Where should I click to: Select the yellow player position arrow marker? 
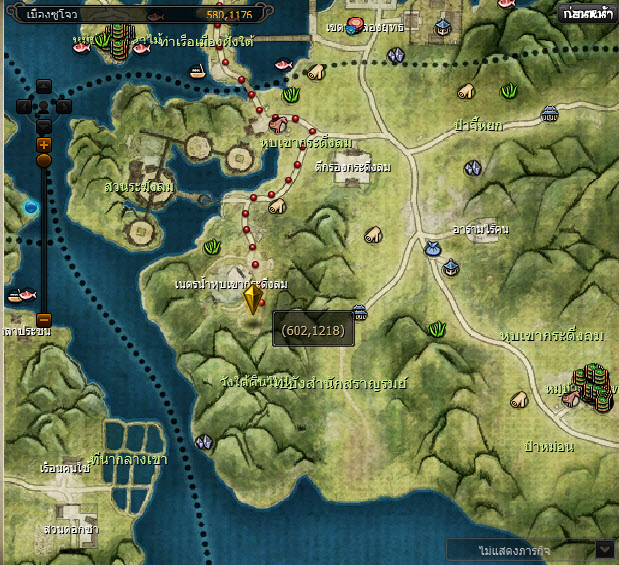[x=252, y=301]
